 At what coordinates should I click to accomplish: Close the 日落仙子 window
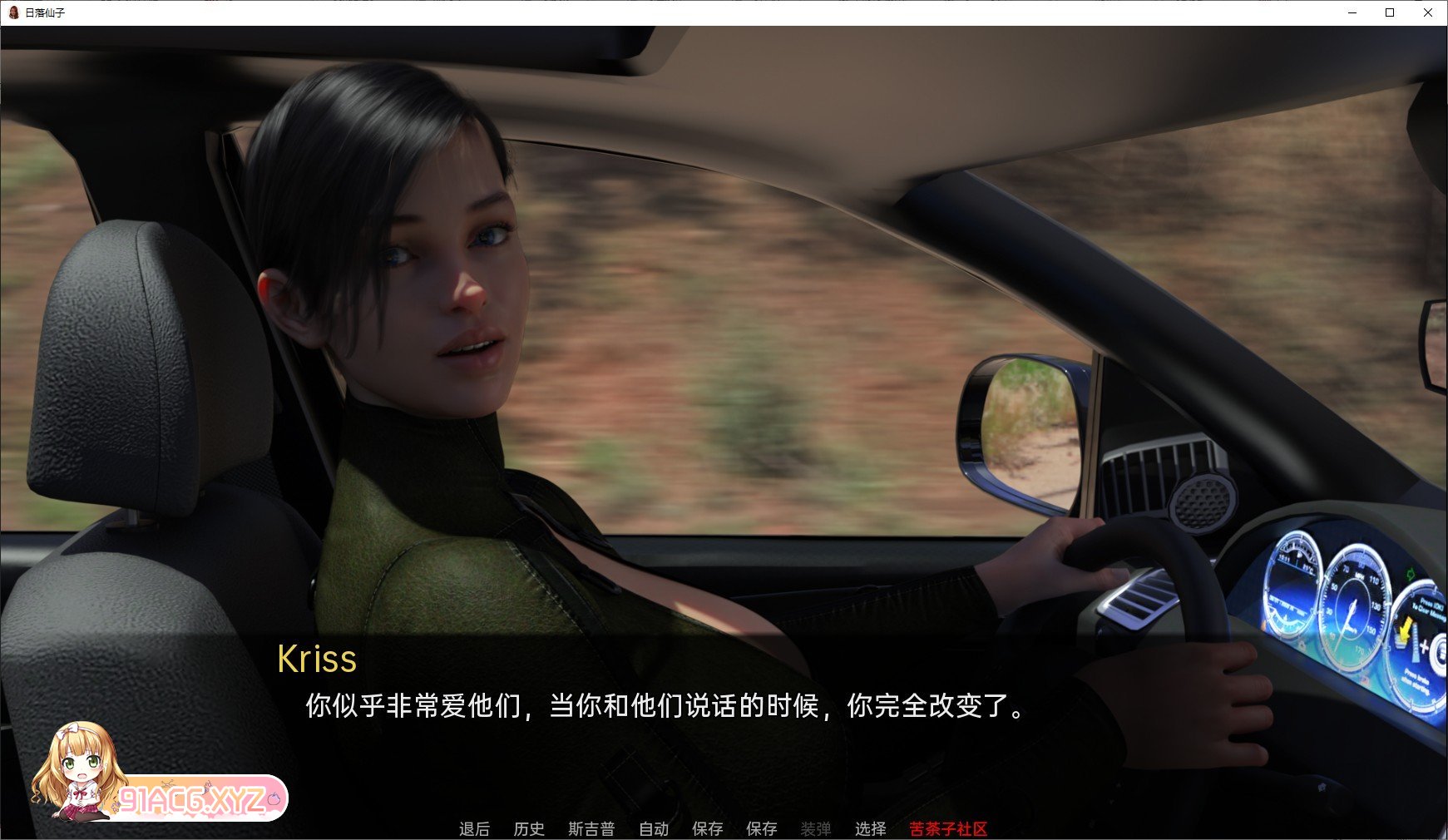tap(1429, 12)
